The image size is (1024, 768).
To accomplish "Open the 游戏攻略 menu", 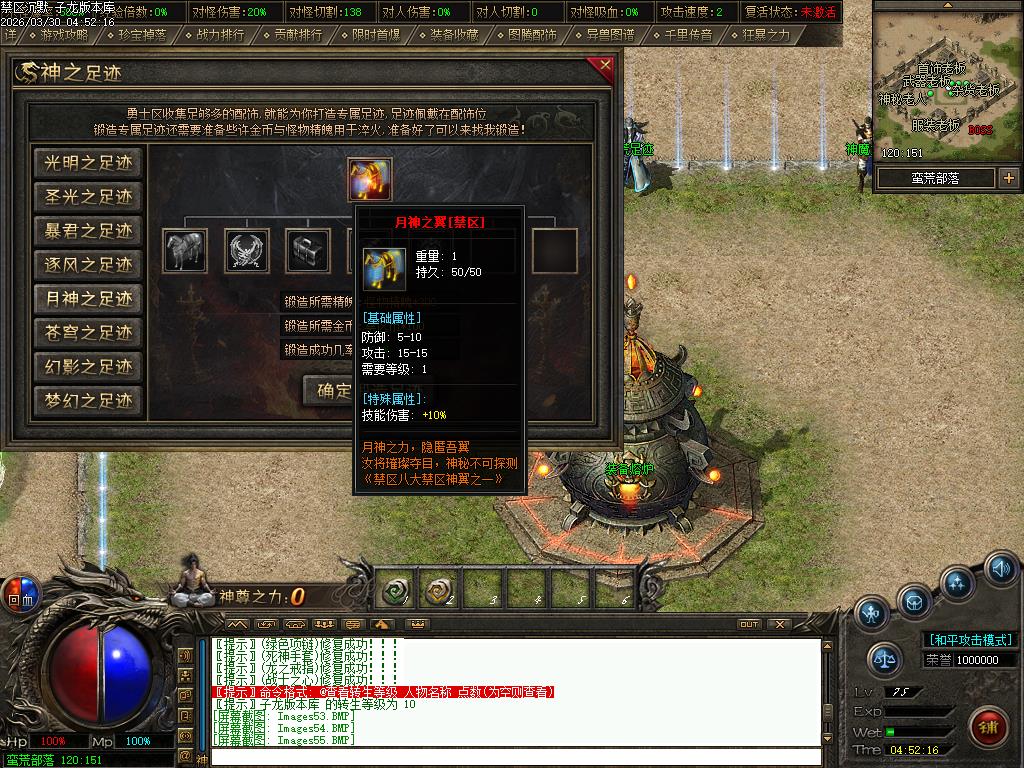I will (59, 34).
